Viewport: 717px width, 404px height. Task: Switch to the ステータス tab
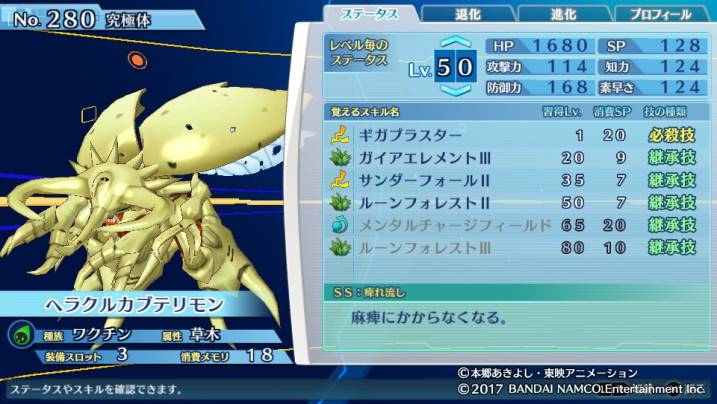point(370,14)
